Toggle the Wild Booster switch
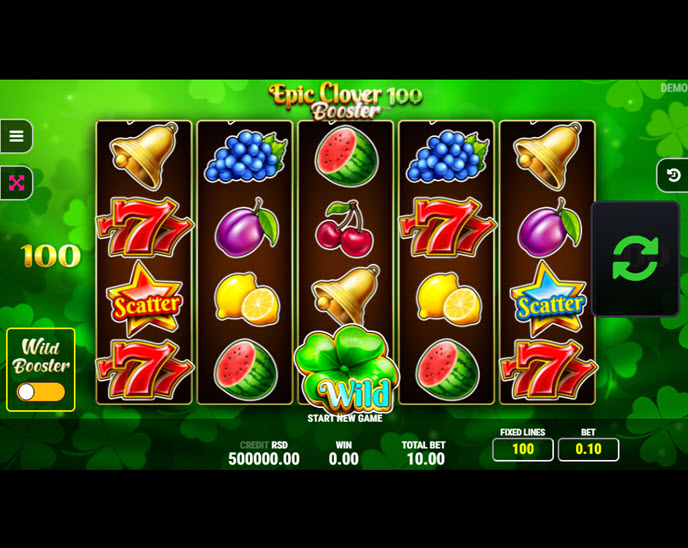 tap(41, 392)
